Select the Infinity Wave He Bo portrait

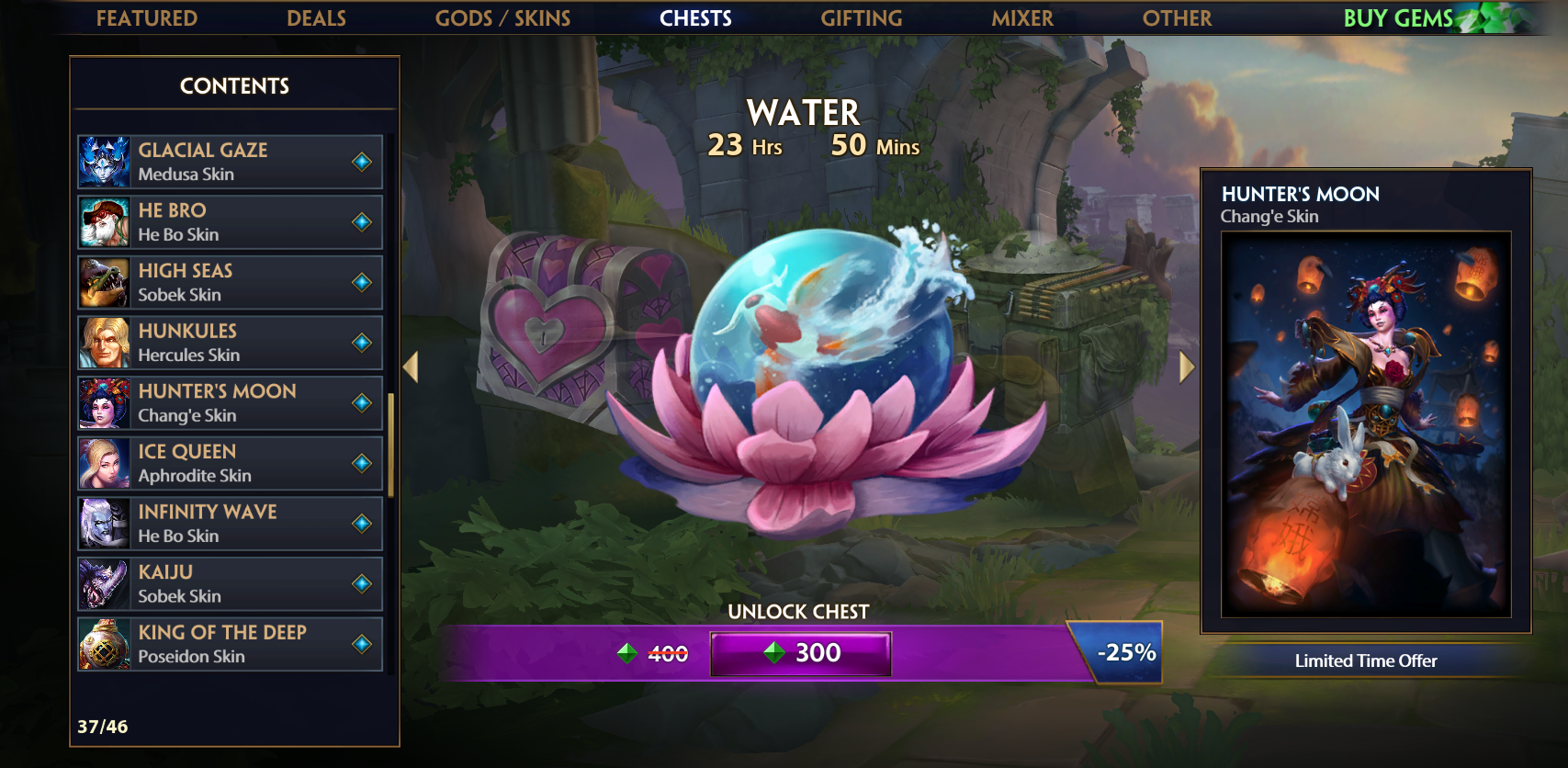coord(106,523)
